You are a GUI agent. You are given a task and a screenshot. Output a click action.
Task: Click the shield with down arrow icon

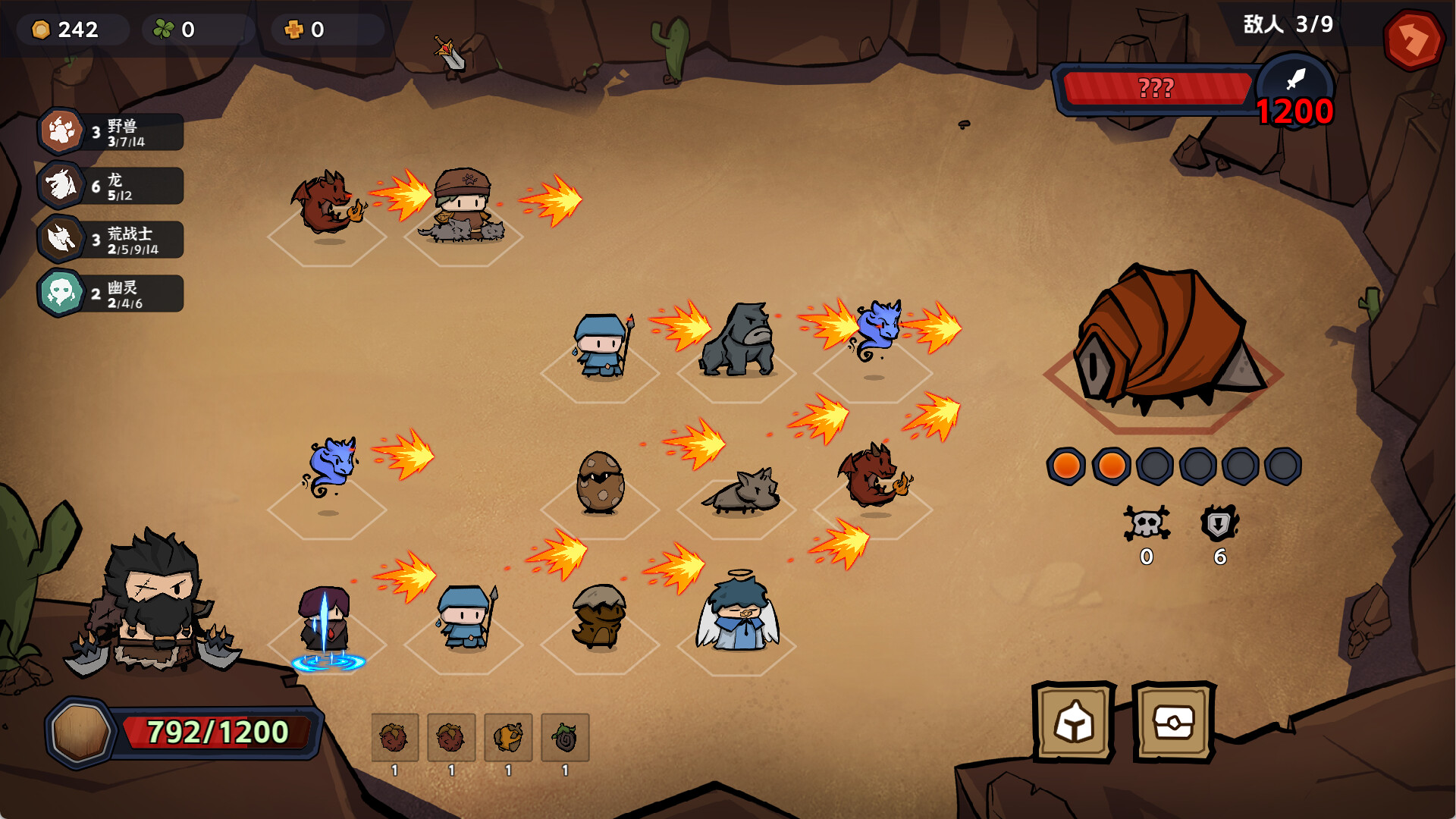[1219, 523]
